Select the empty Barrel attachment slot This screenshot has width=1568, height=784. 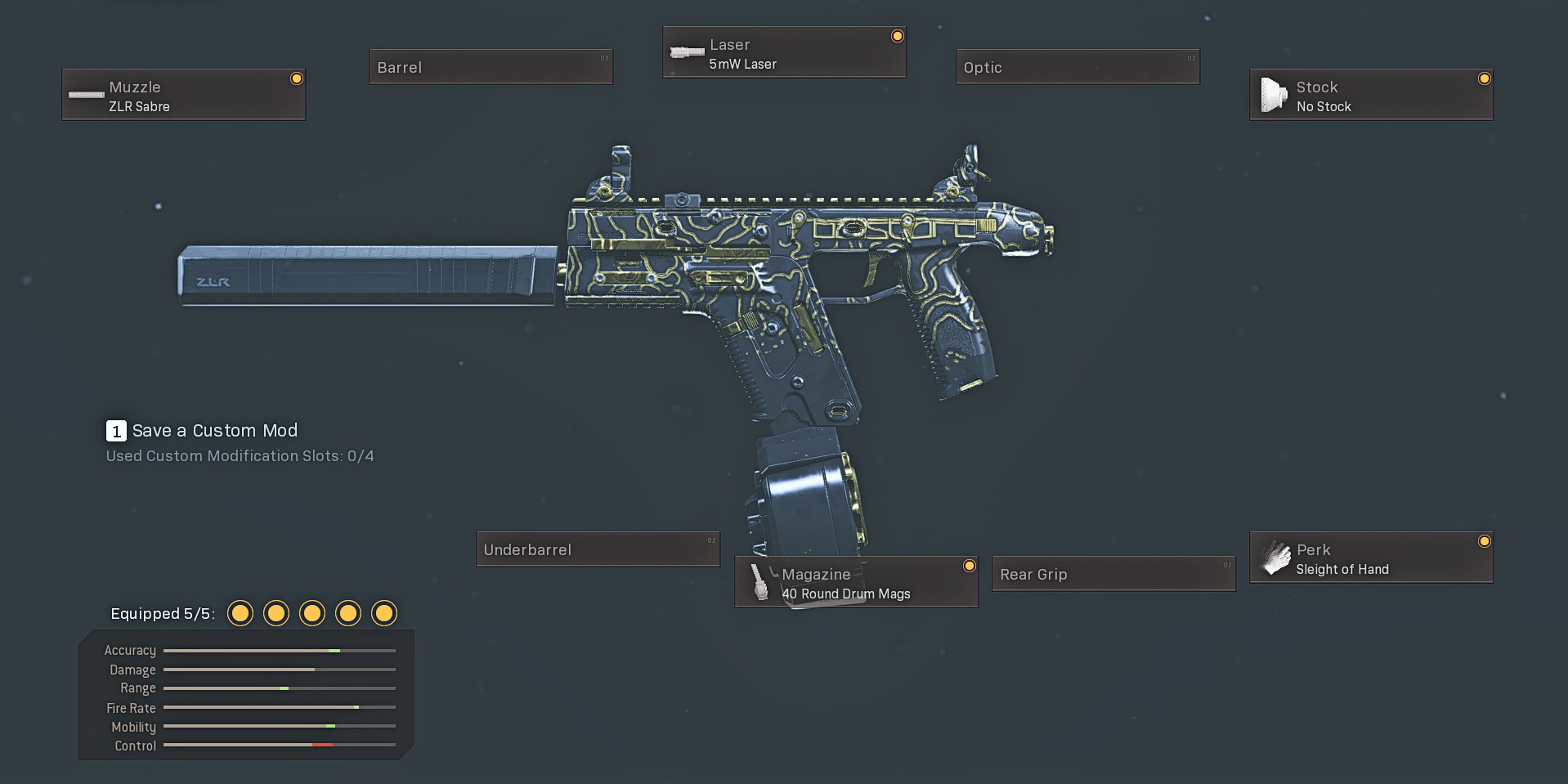click(491, 67)
